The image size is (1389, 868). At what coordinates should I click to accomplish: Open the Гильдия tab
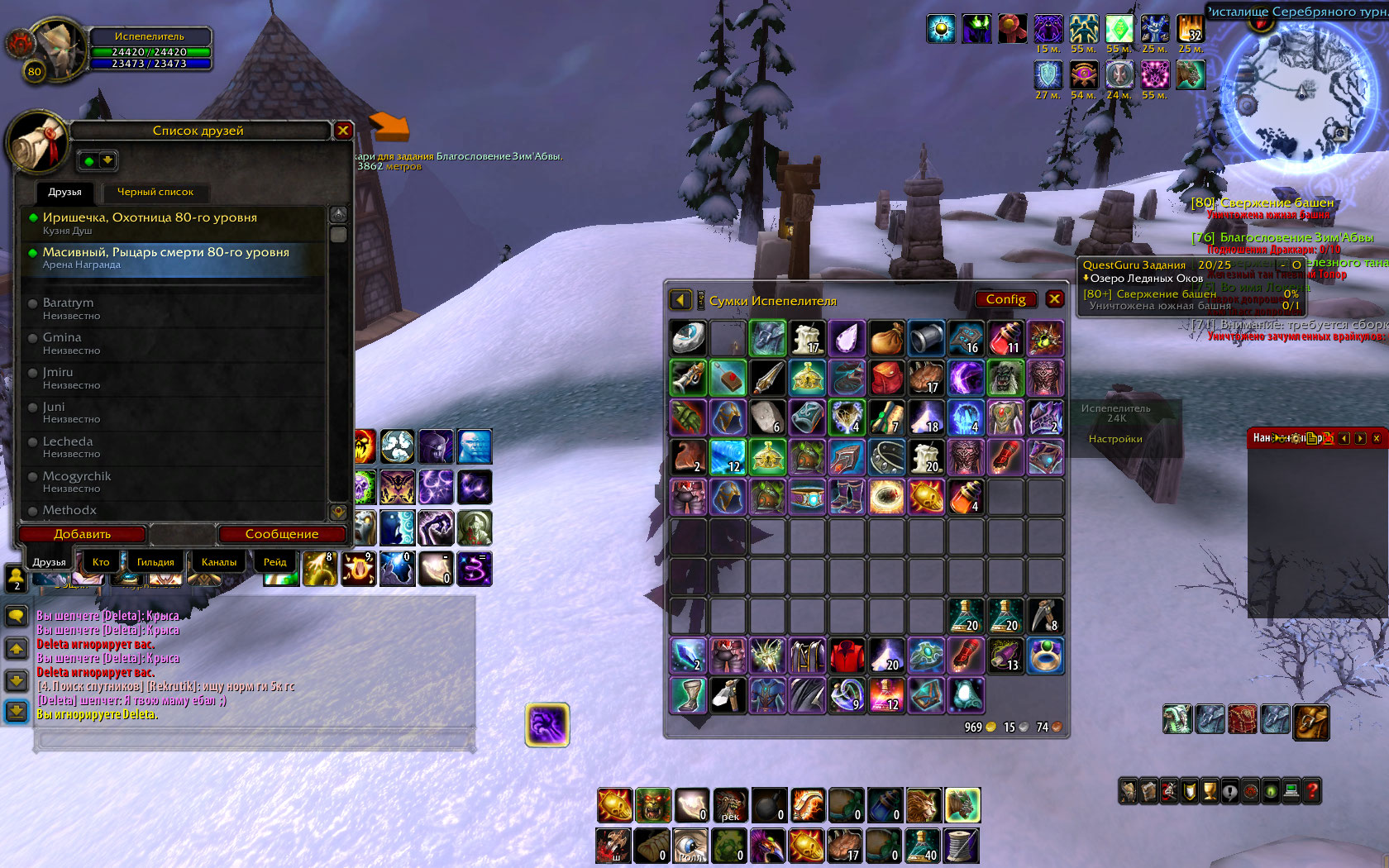tap(155, 562)
